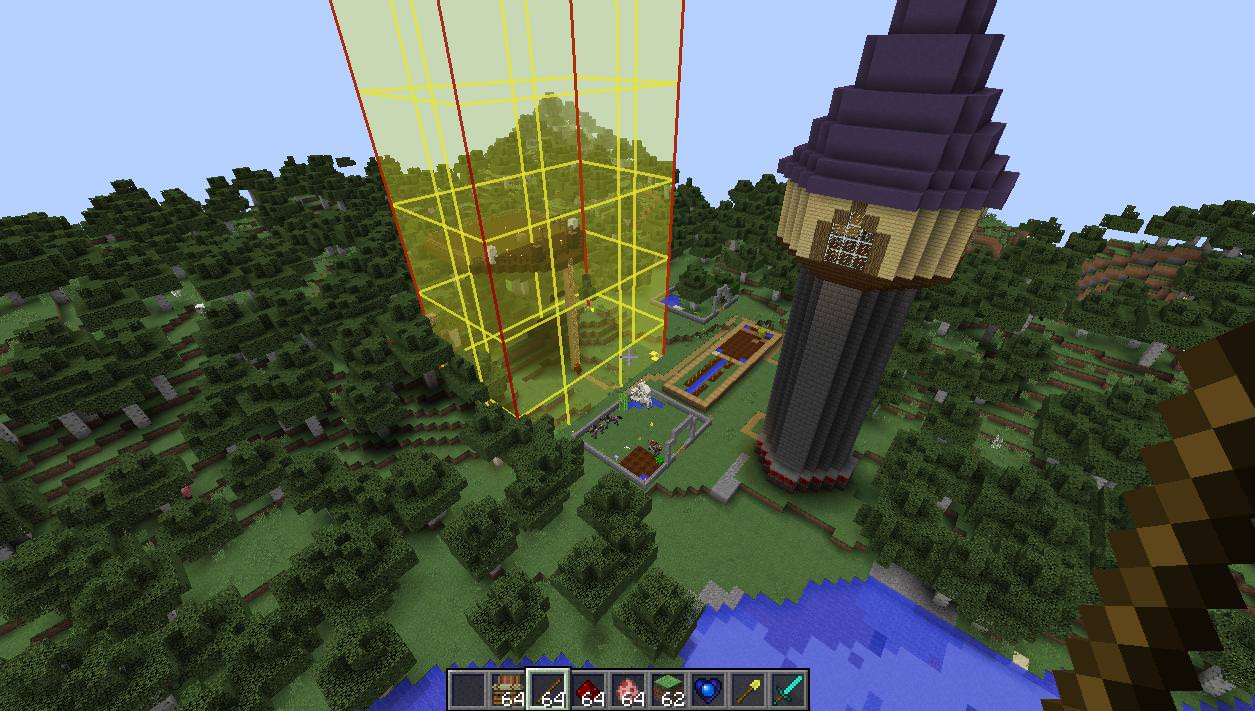The height and width of the screenshot is (711, 1255).
Task: Select the red block hotbar slot
Action: [588, 690]
